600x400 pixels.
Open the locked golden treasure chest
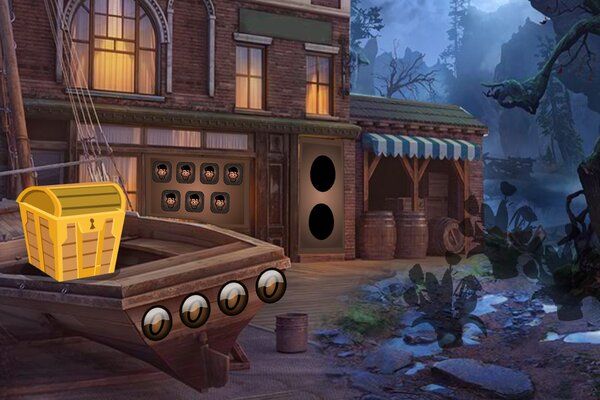pos(72,229)
